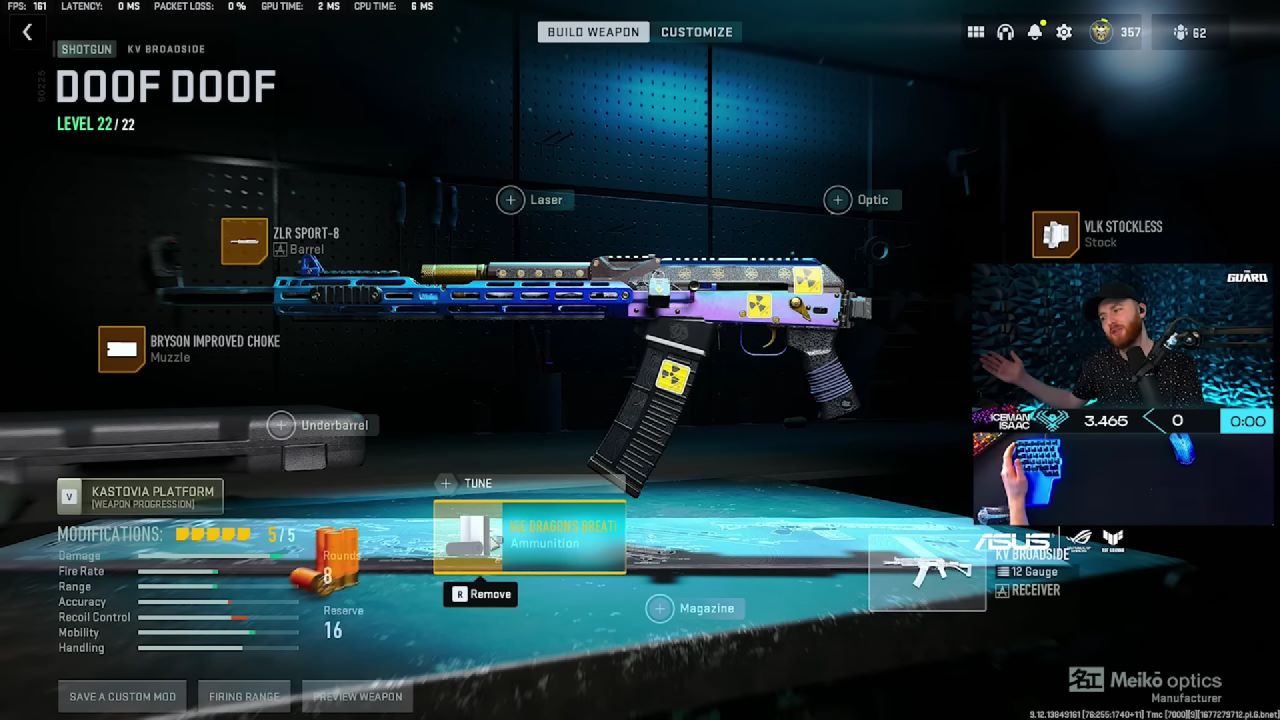Open the Firing Range
This screenshot has height=720, width=1280.
pos(243,696)
